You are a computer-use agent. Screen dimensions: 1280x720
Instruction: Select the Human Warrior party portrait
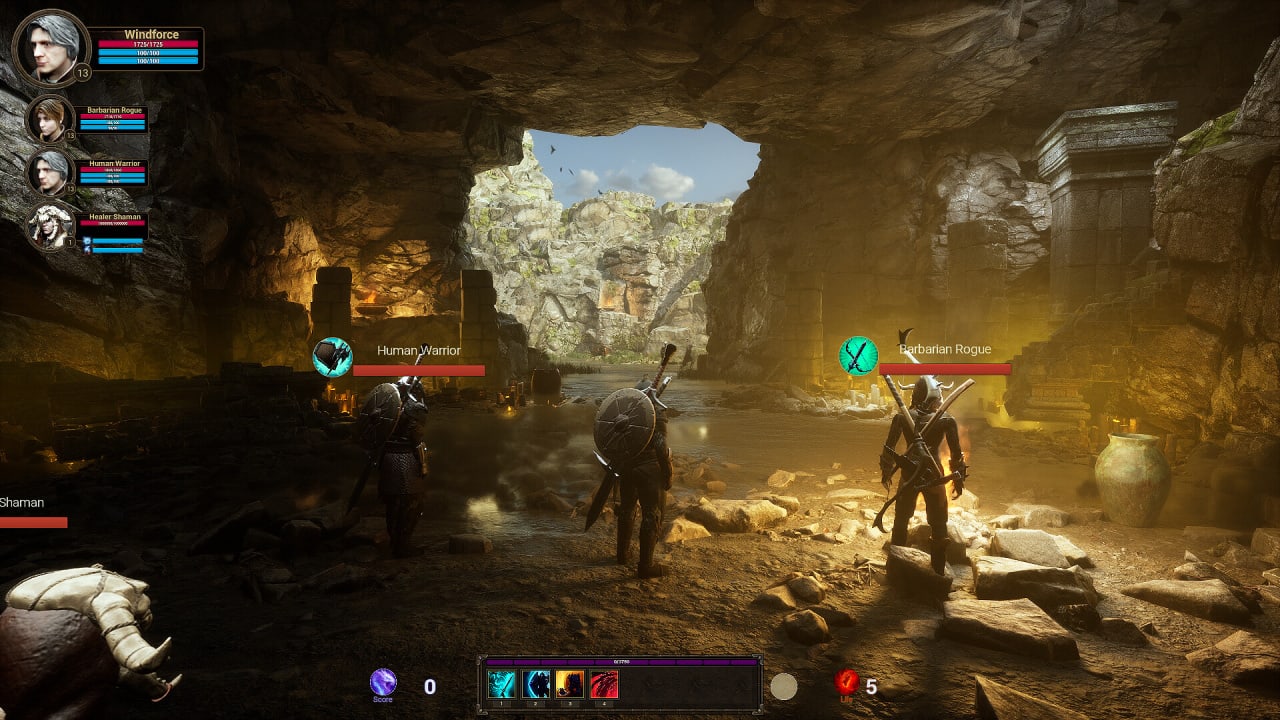(49, 173)
